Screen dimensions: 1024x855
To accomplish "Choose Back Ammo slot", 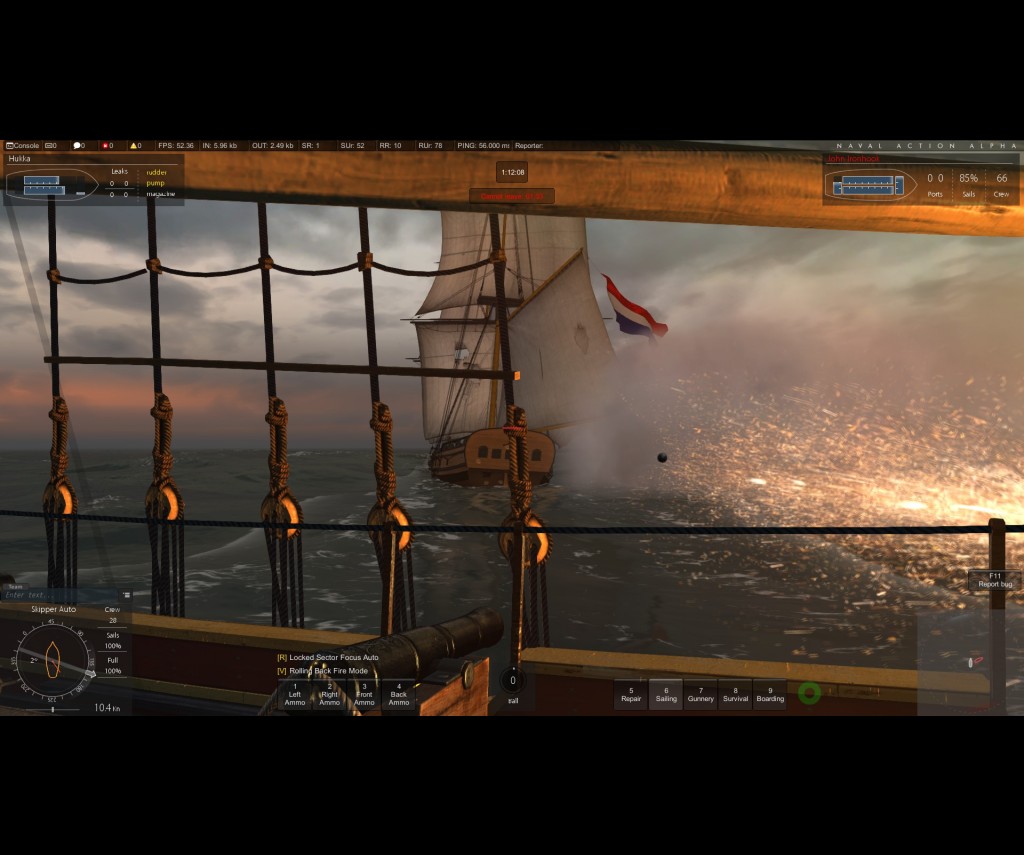I will (399, 694).
